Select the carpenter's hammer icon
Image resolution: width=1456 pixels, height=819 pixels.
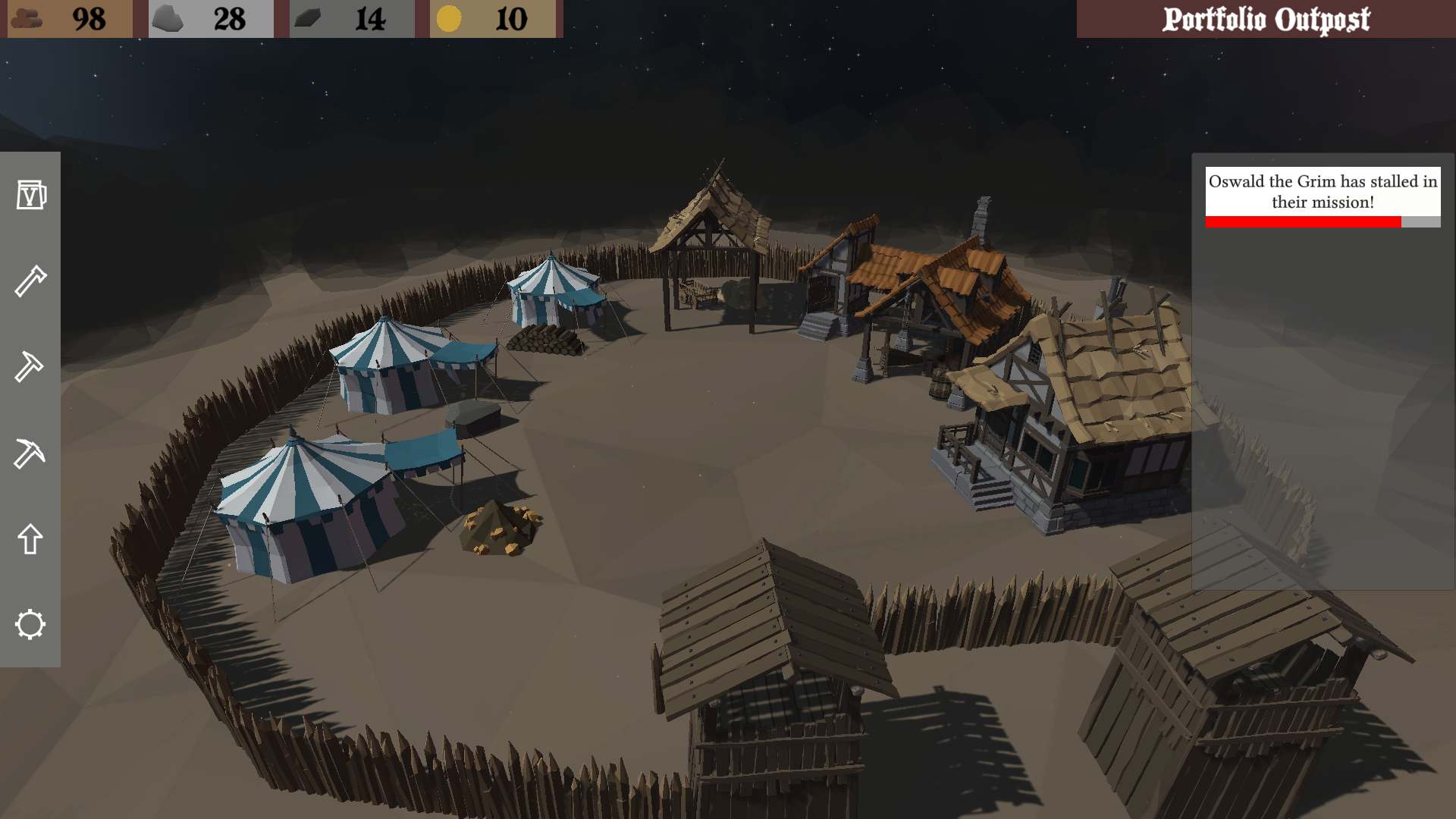[x=30, y=281]
